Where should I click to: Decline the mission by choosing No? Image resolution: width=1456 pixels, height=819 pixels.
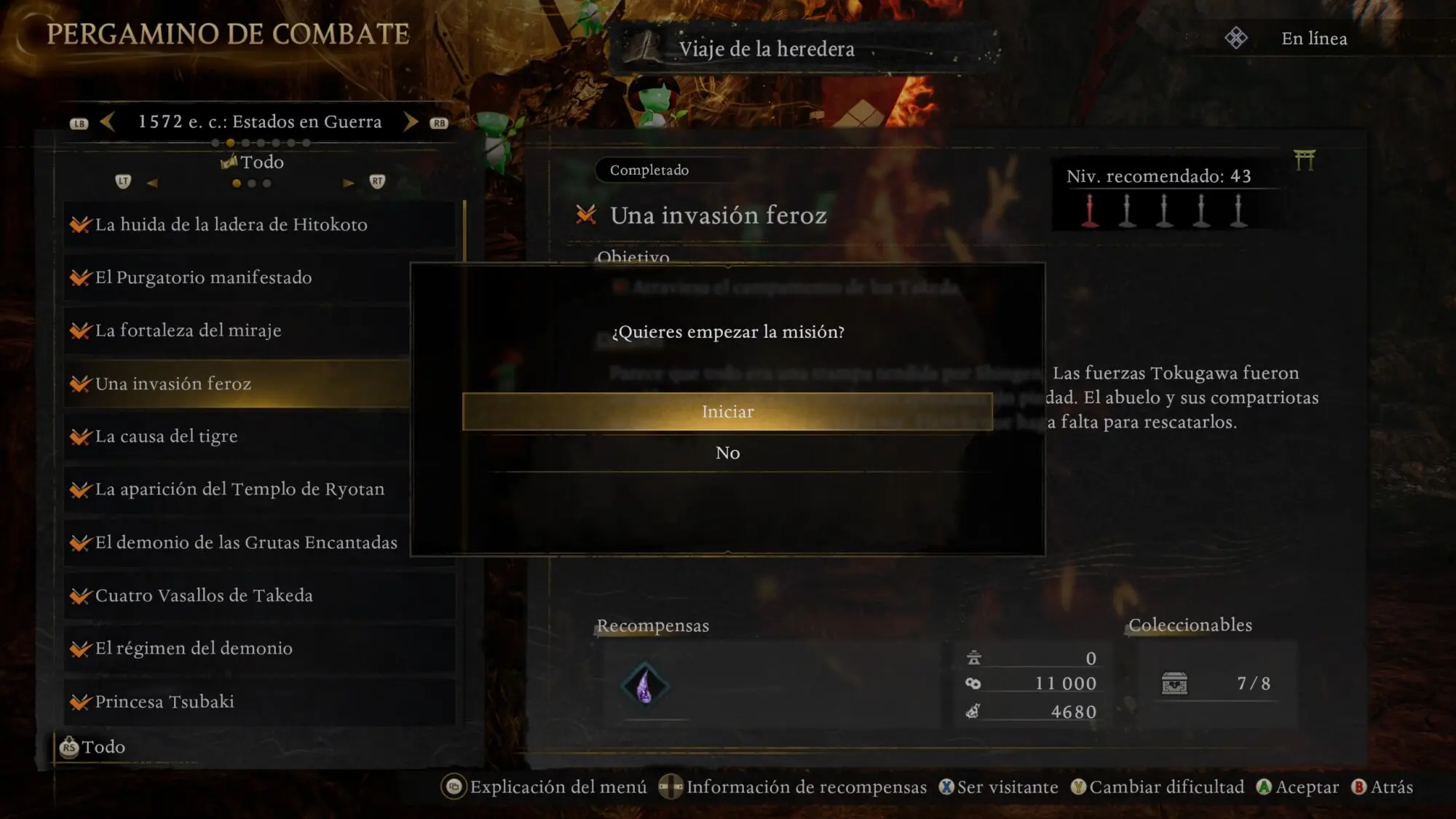[x=727, y=453]
